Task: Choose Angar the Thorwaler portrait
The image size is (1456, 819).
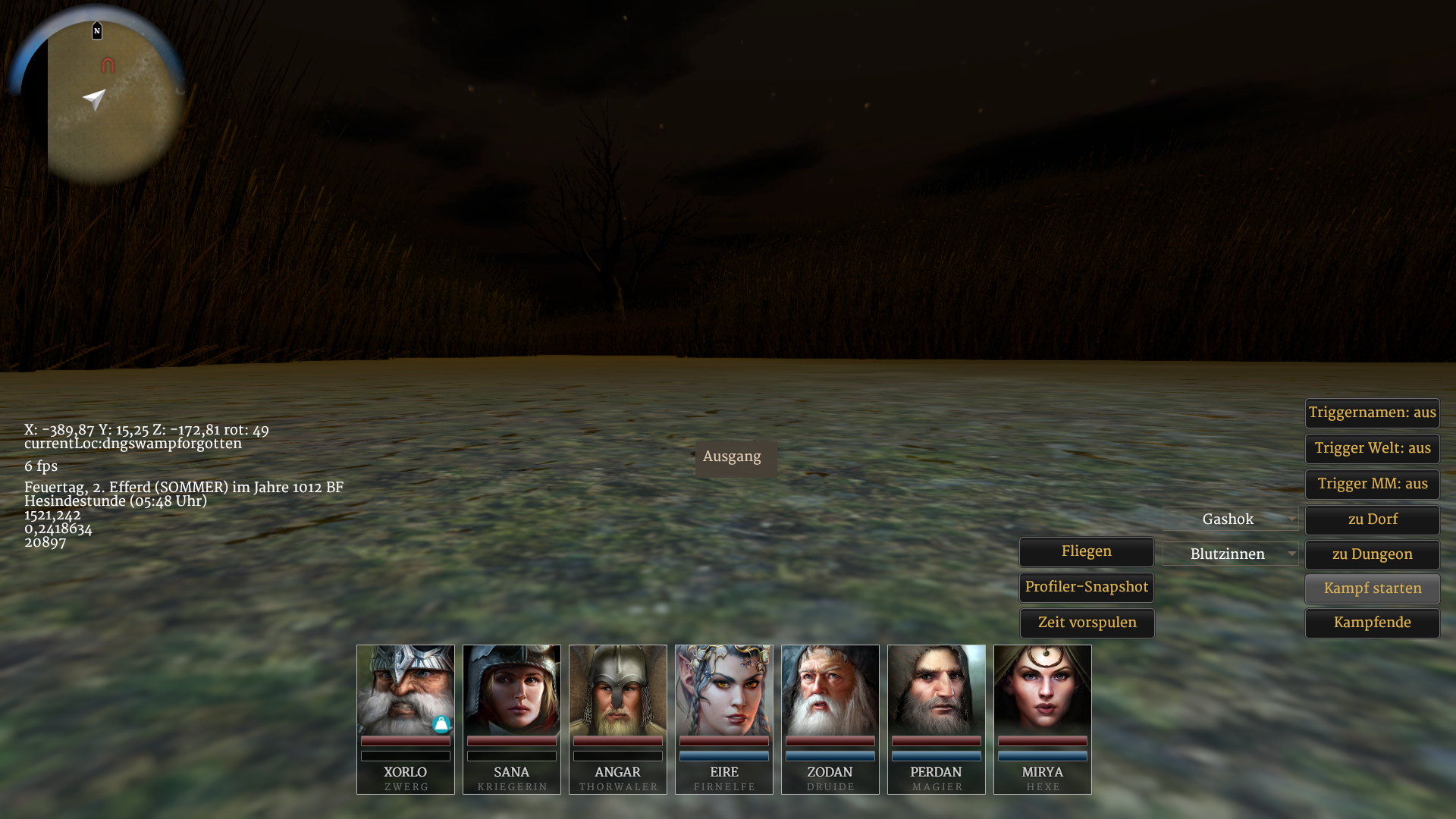Action: pos(618,690)
